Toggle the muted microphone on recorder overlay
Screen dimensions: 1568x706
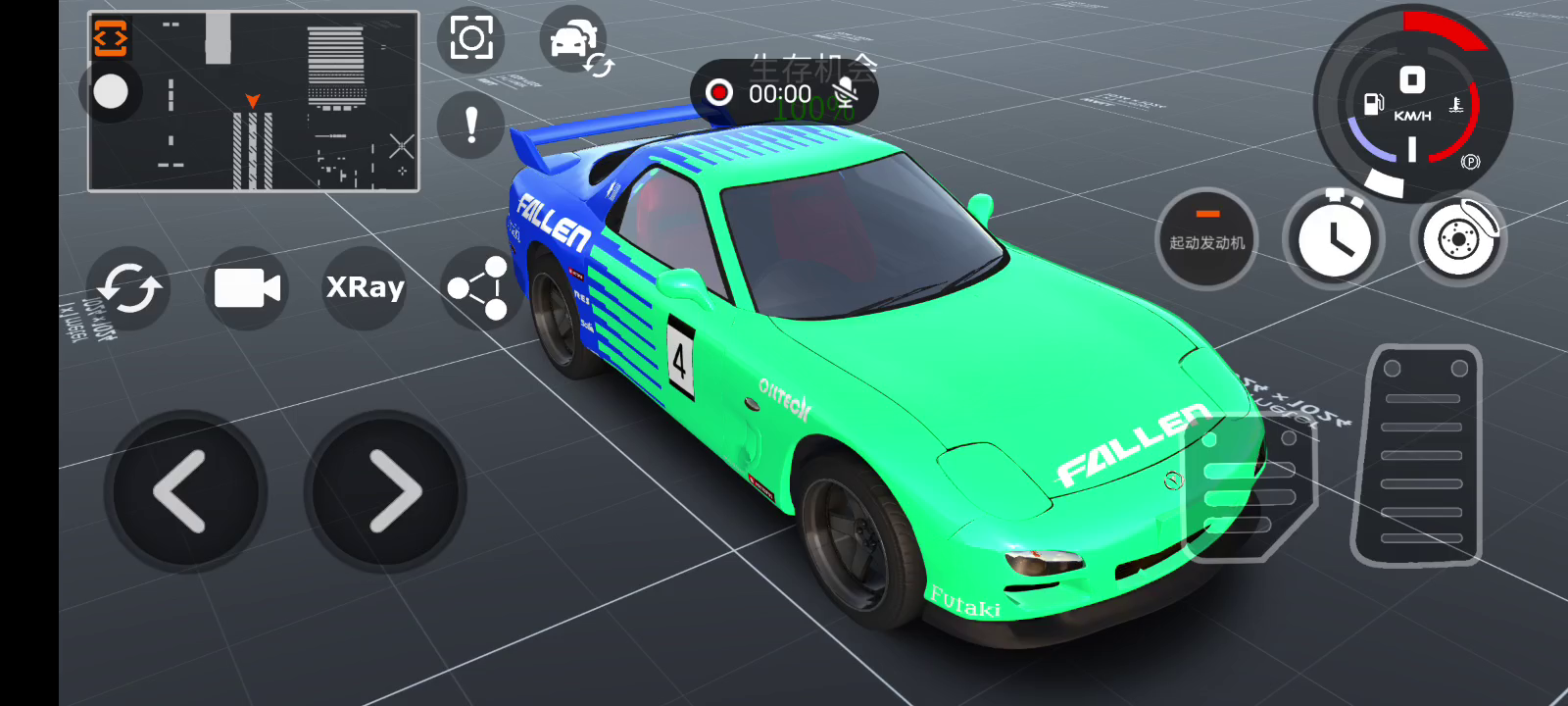844,93
